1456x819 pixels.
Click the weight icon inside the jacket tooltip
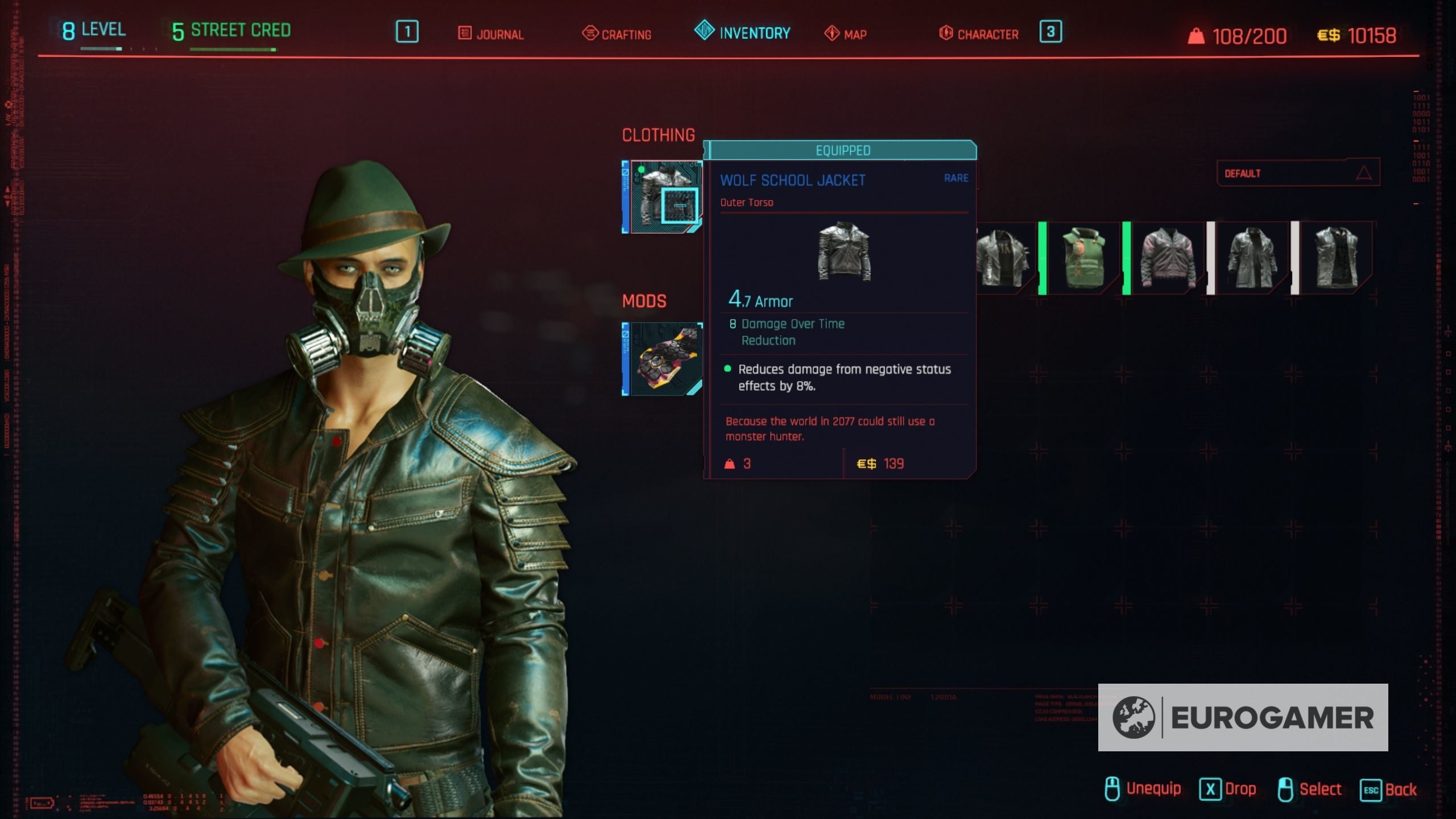(x=730, y=464)
